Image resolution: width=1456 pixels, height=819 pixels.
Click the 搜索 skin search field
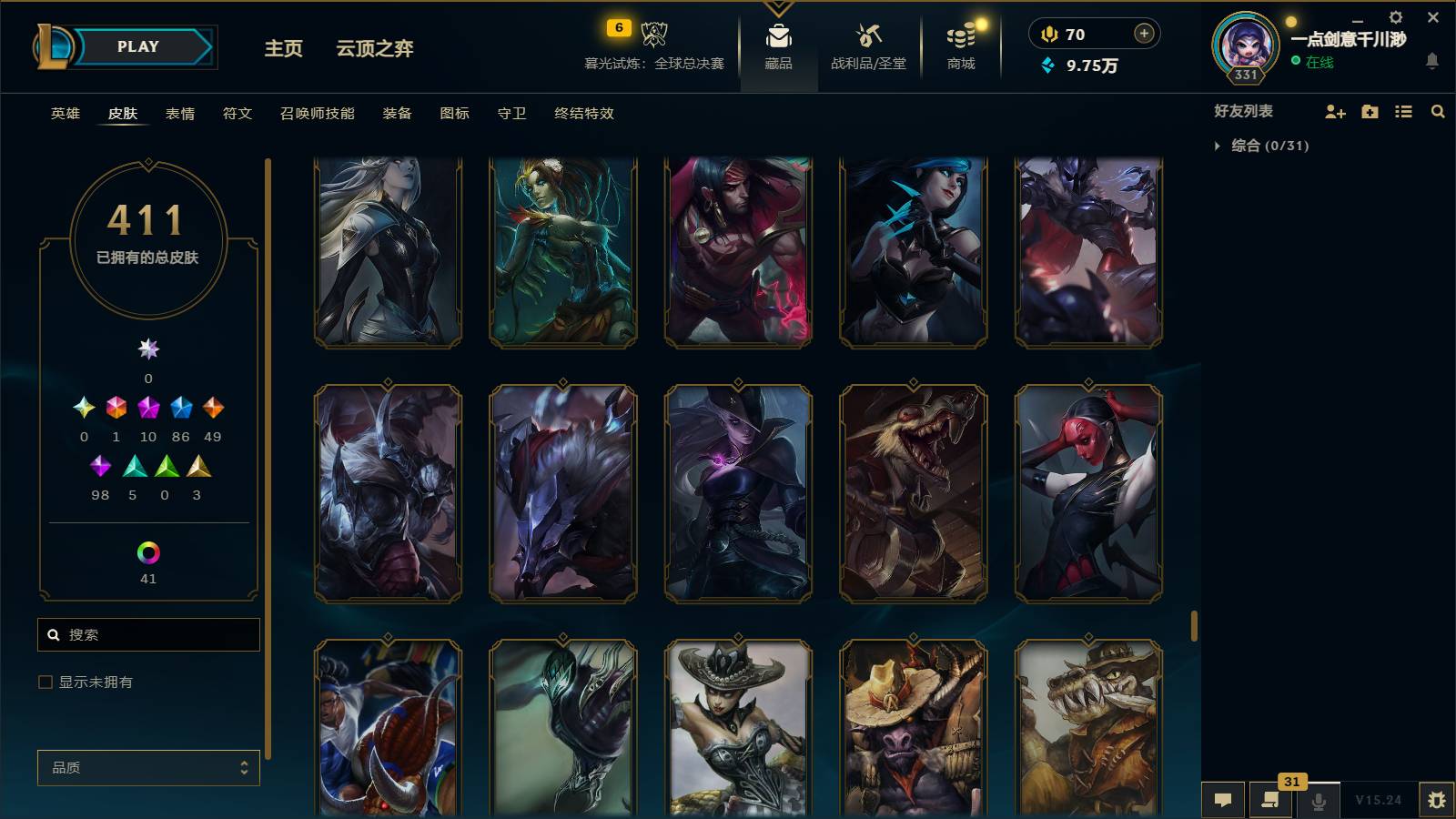(x=148, y=634)
